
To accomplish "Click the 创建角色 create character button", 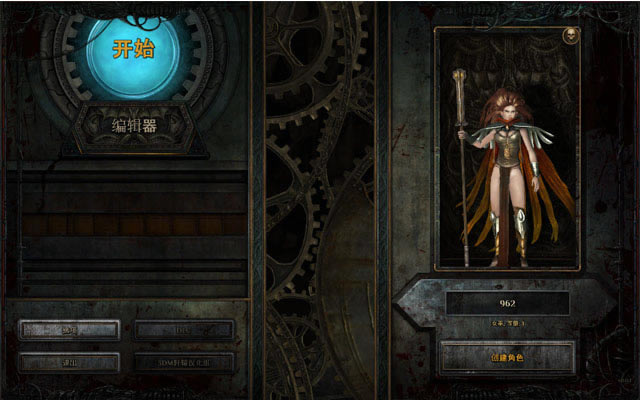I will coord(507,357).
